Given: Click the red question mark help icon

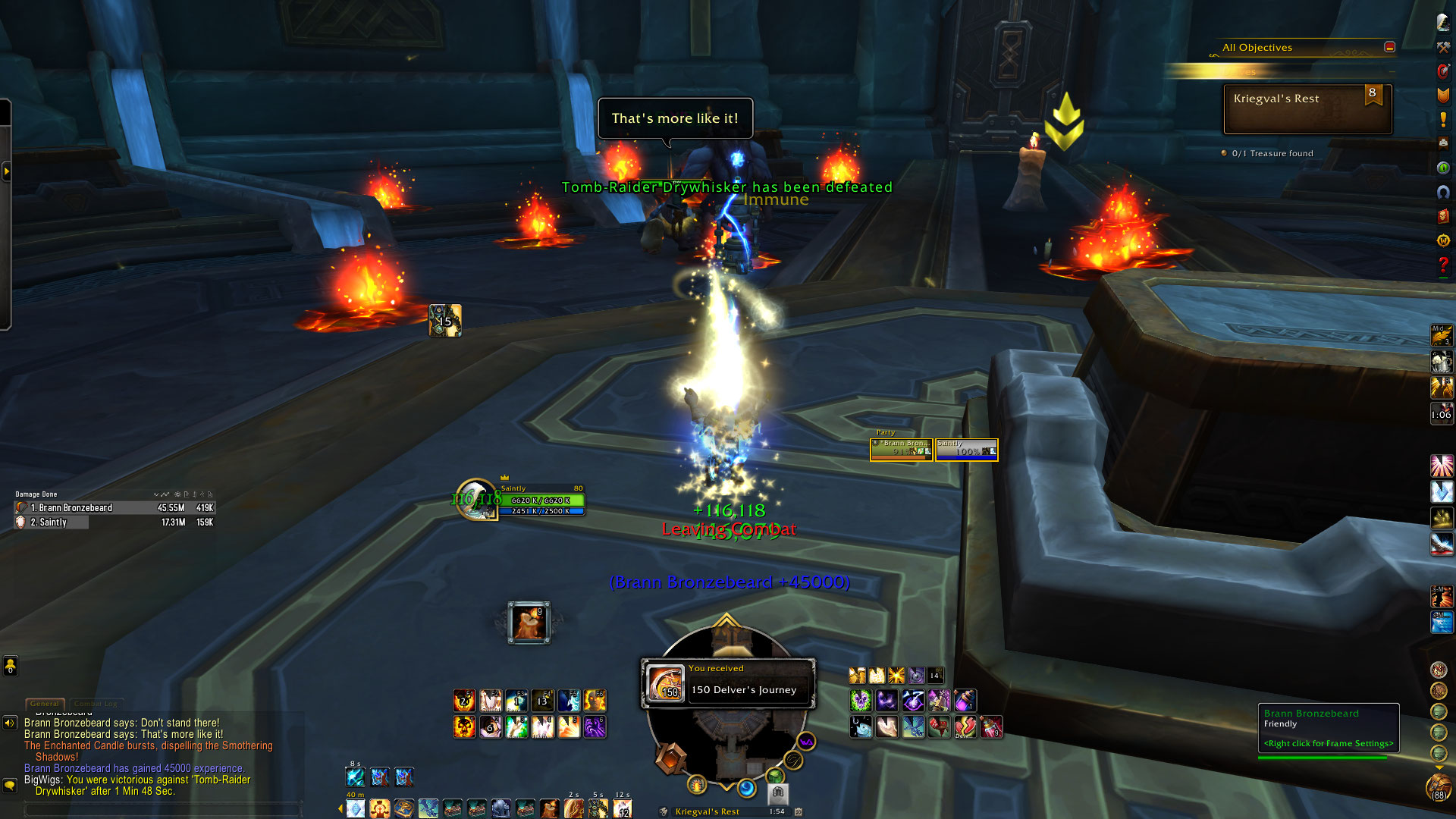Looking at the screenshot, I should point(1443,265).
